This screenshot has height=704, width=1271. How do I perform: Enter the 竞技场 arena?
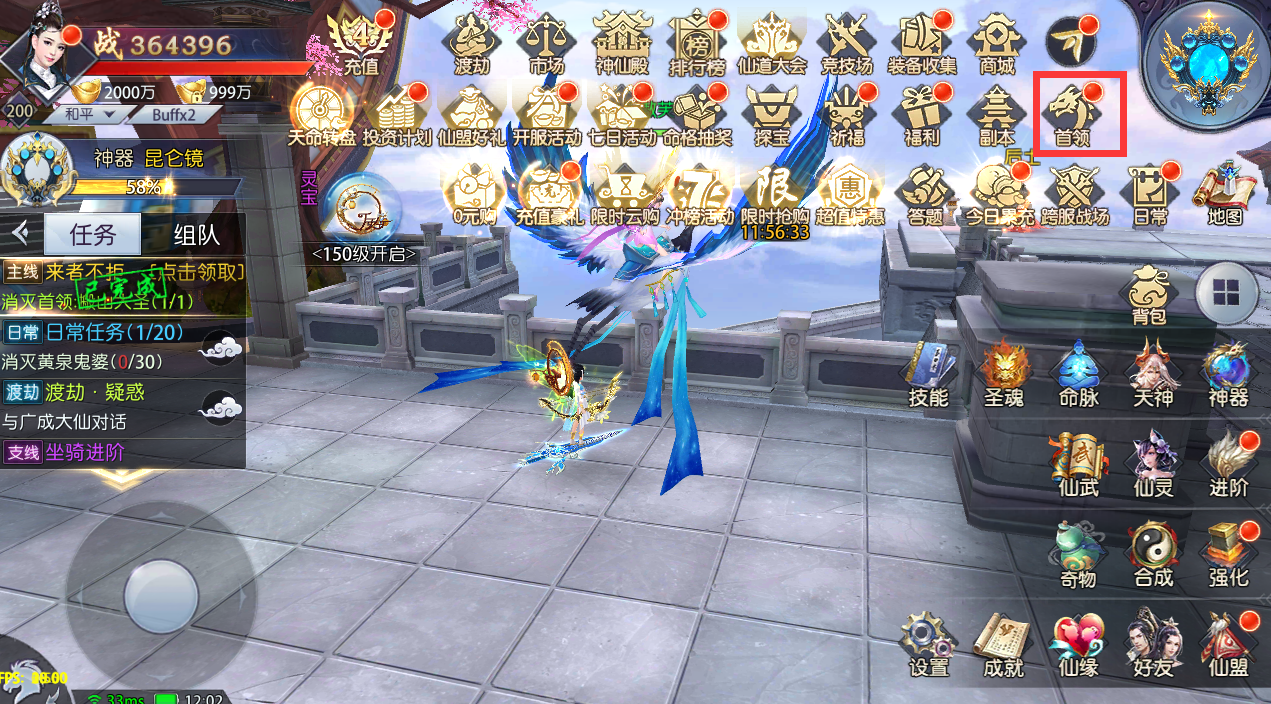[x=846, y=43]
